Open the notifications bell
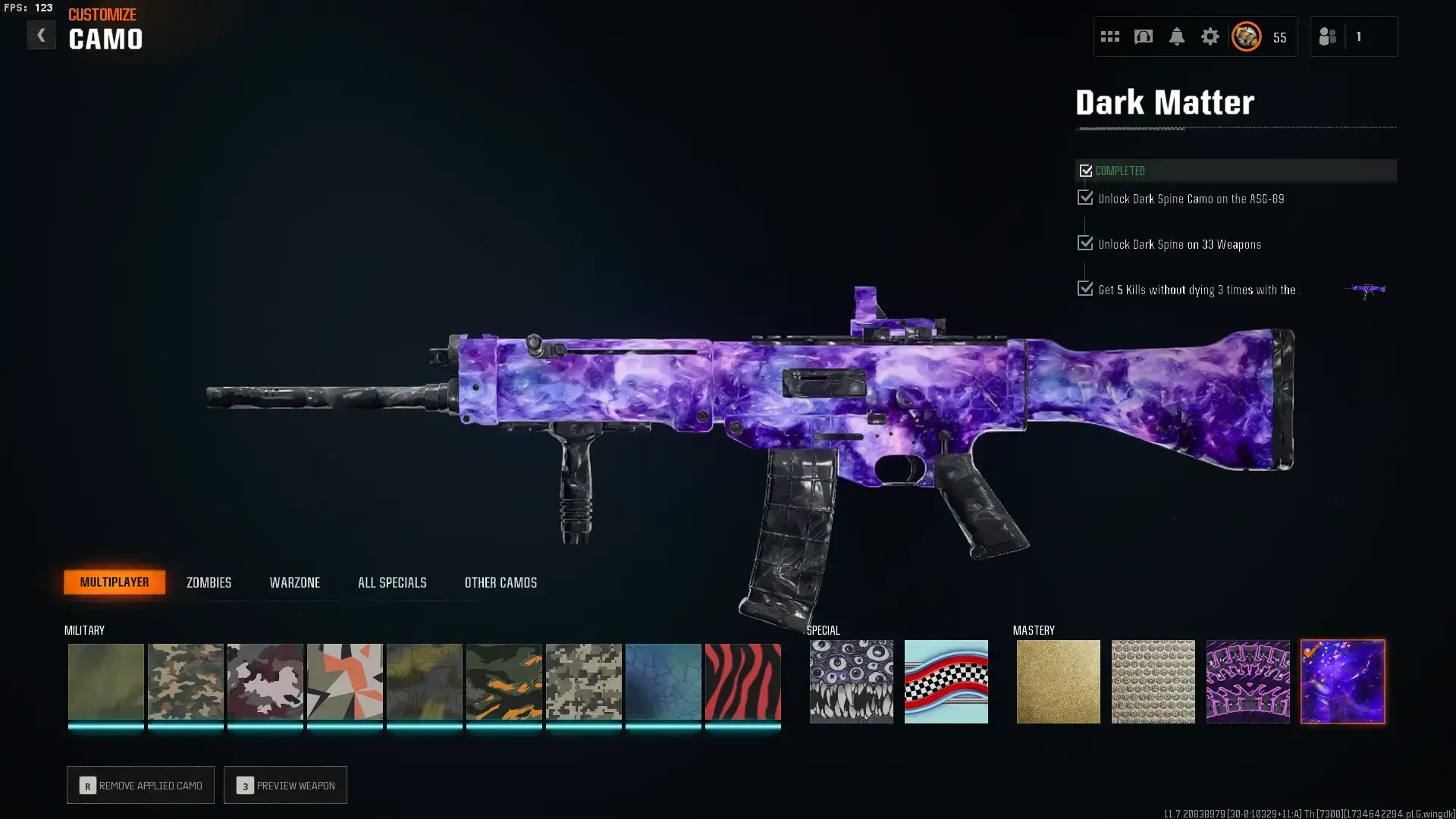 [1177, 36]
